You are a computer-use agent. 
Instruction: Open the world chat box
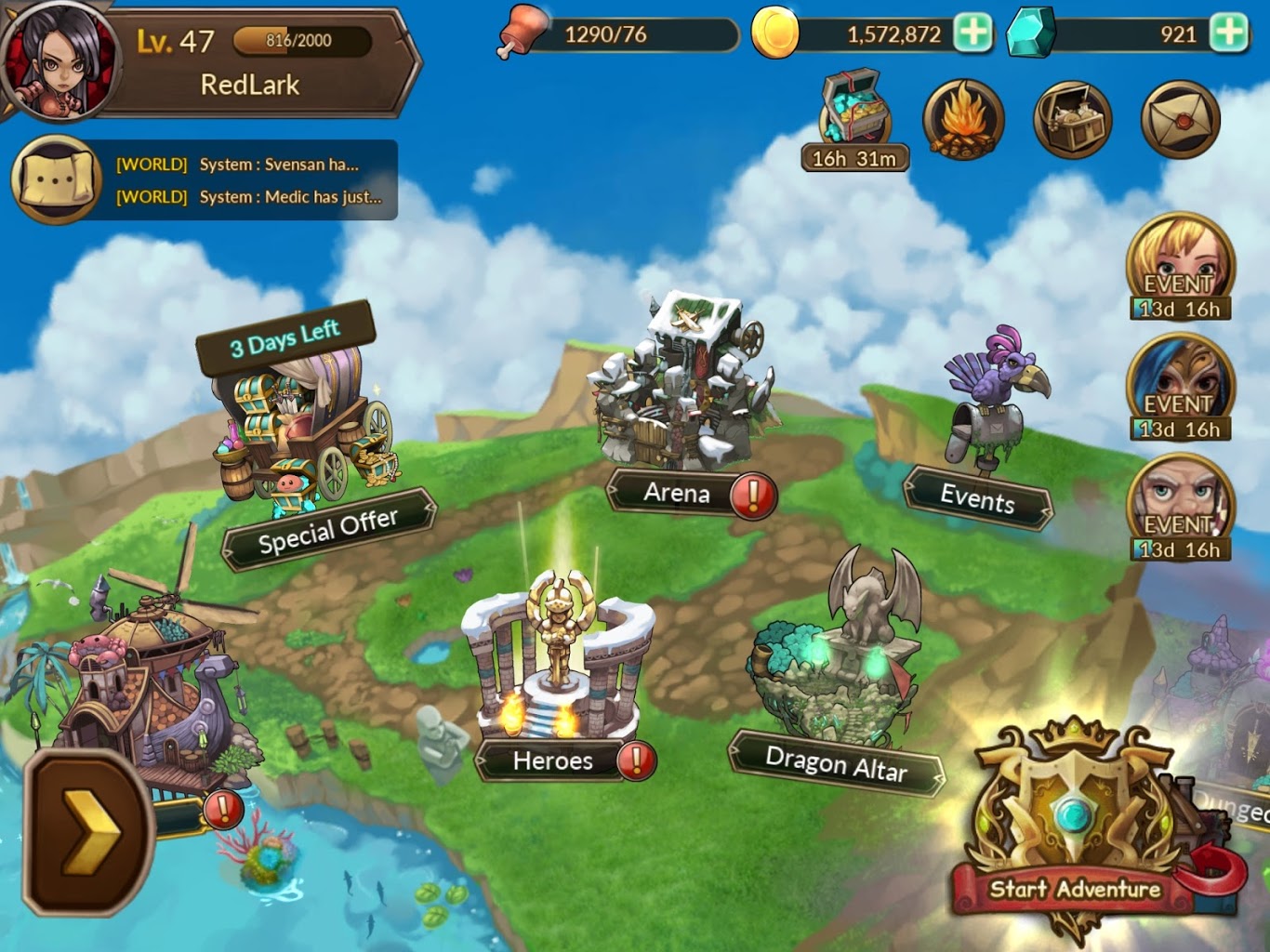coord(205,180)
